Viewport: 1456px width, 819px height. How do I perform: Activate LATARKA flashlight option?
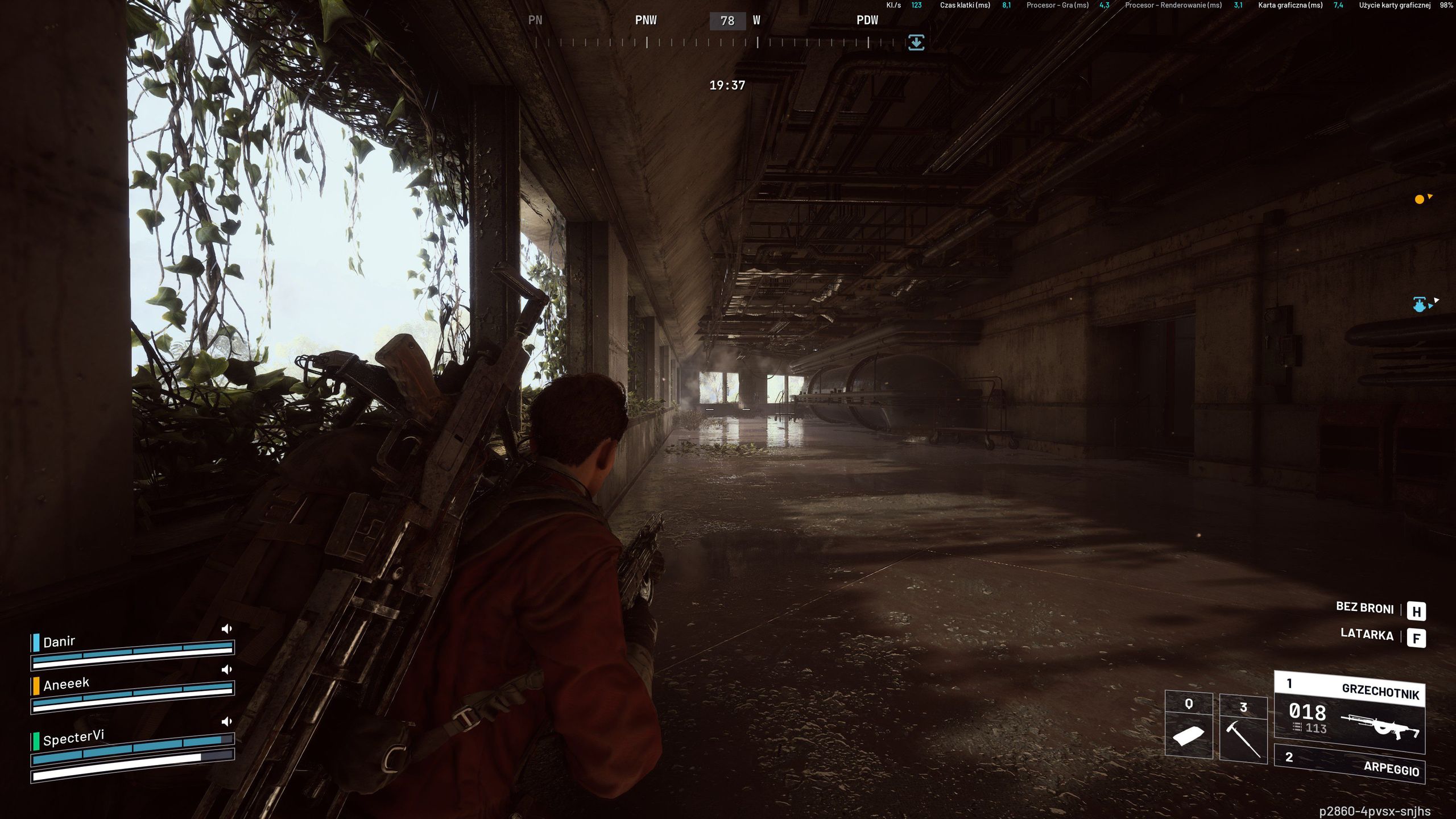(1367, 635)
